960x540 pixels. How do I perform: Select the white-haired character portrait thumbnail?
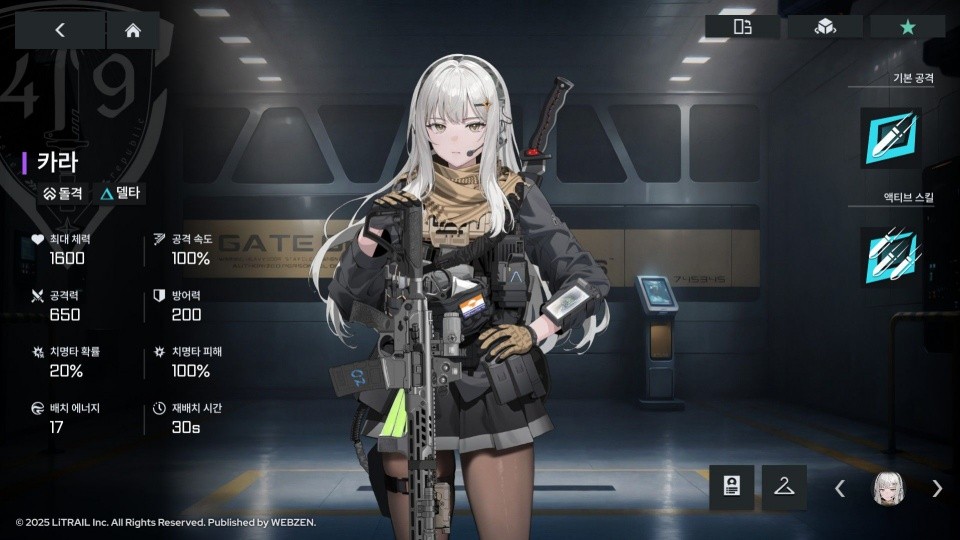(888, 488)
